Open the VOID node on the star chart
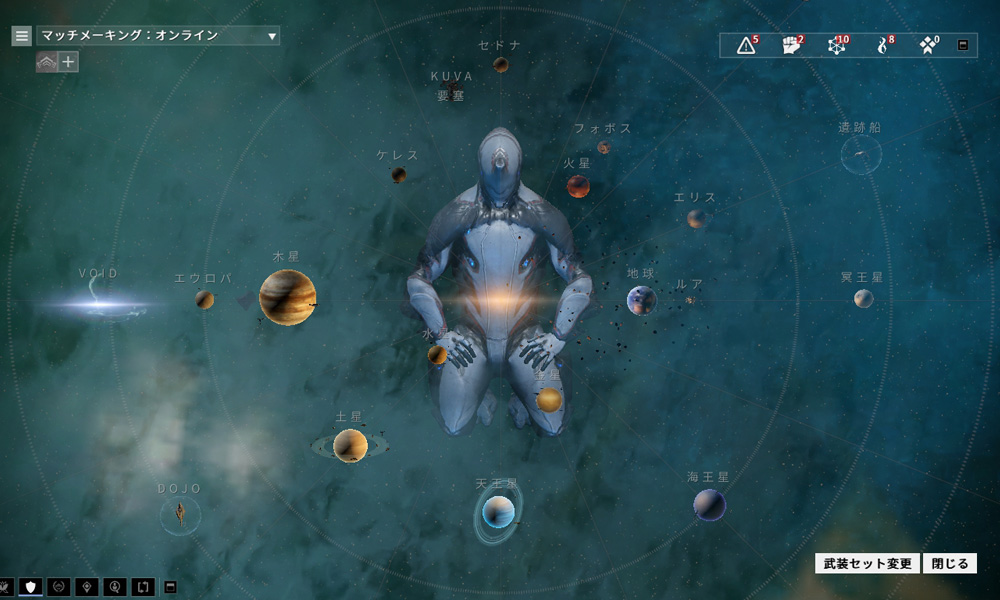The image size is (1000, 600). 100,300
